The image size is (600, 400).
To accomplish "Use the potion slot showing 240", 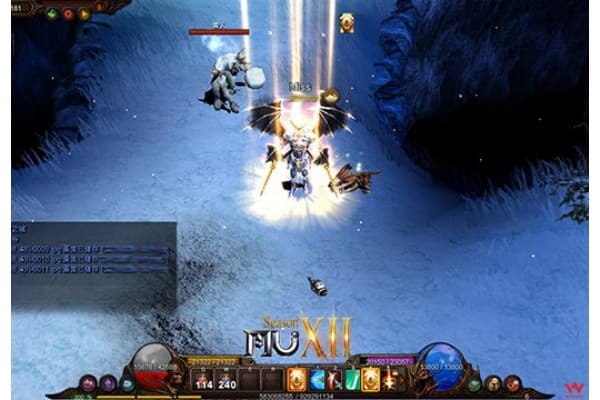I will [226, 379].
